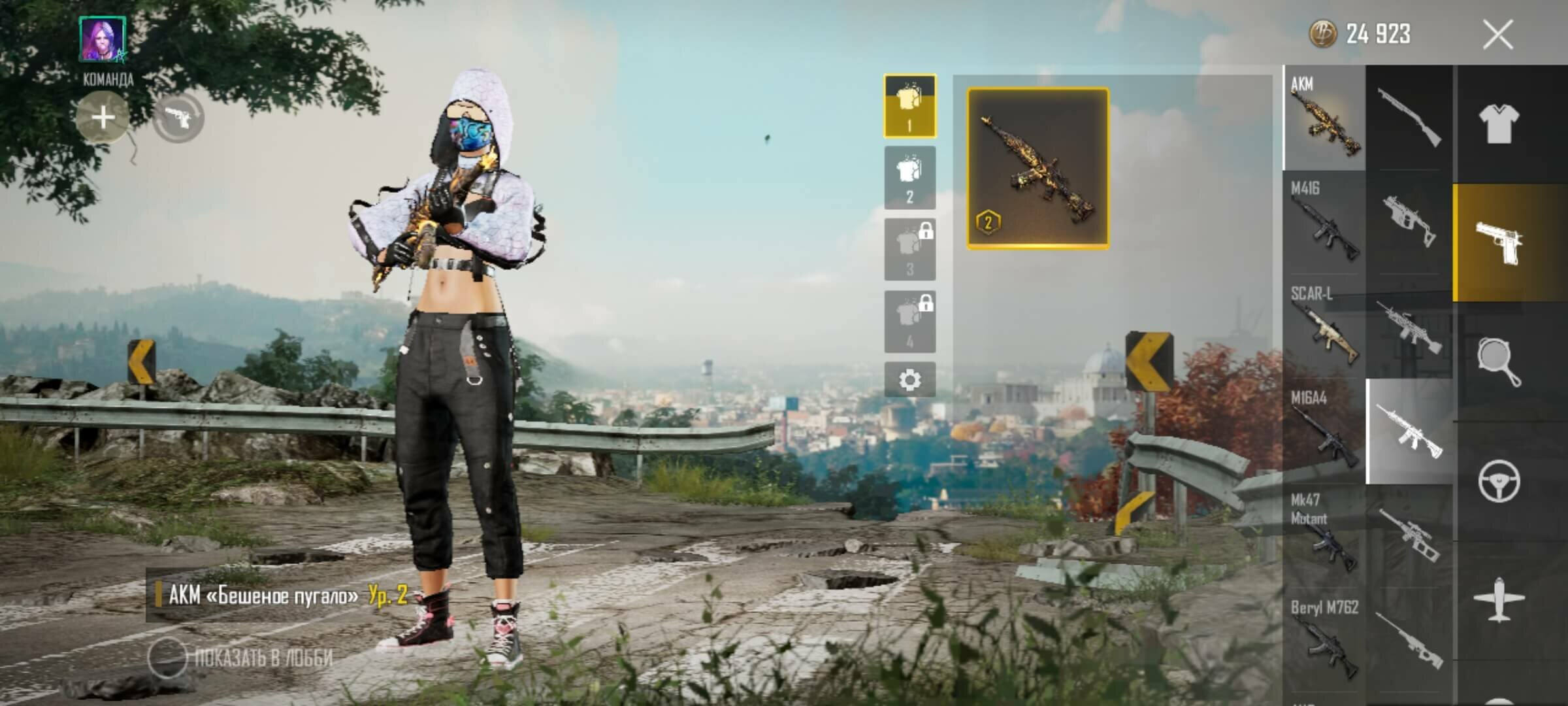Select the golden AKM skin tile
1568x706 pixels.
1037,169
